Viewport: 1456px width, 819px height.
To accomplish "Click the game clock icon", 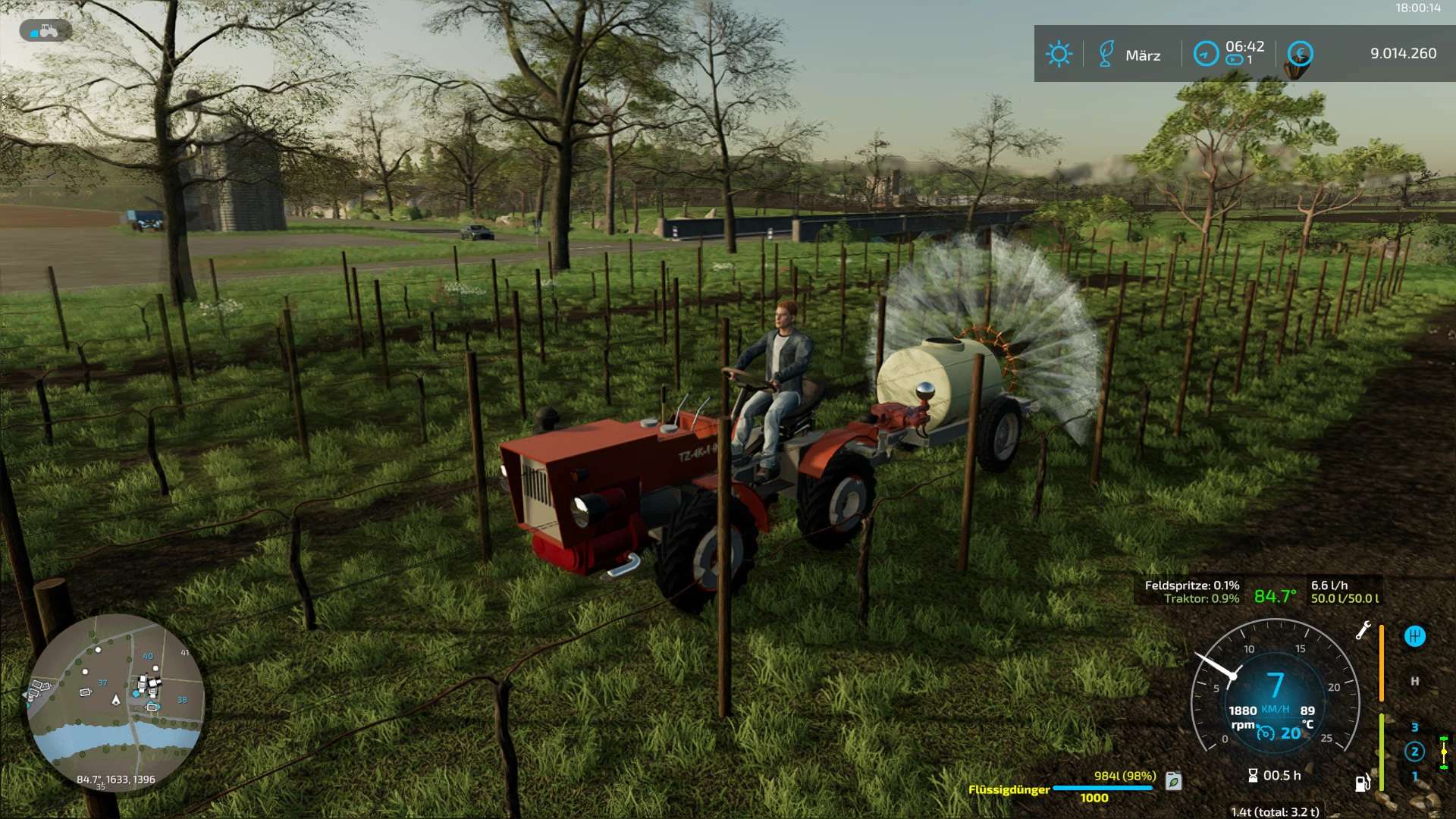I will click(1206, 54).
